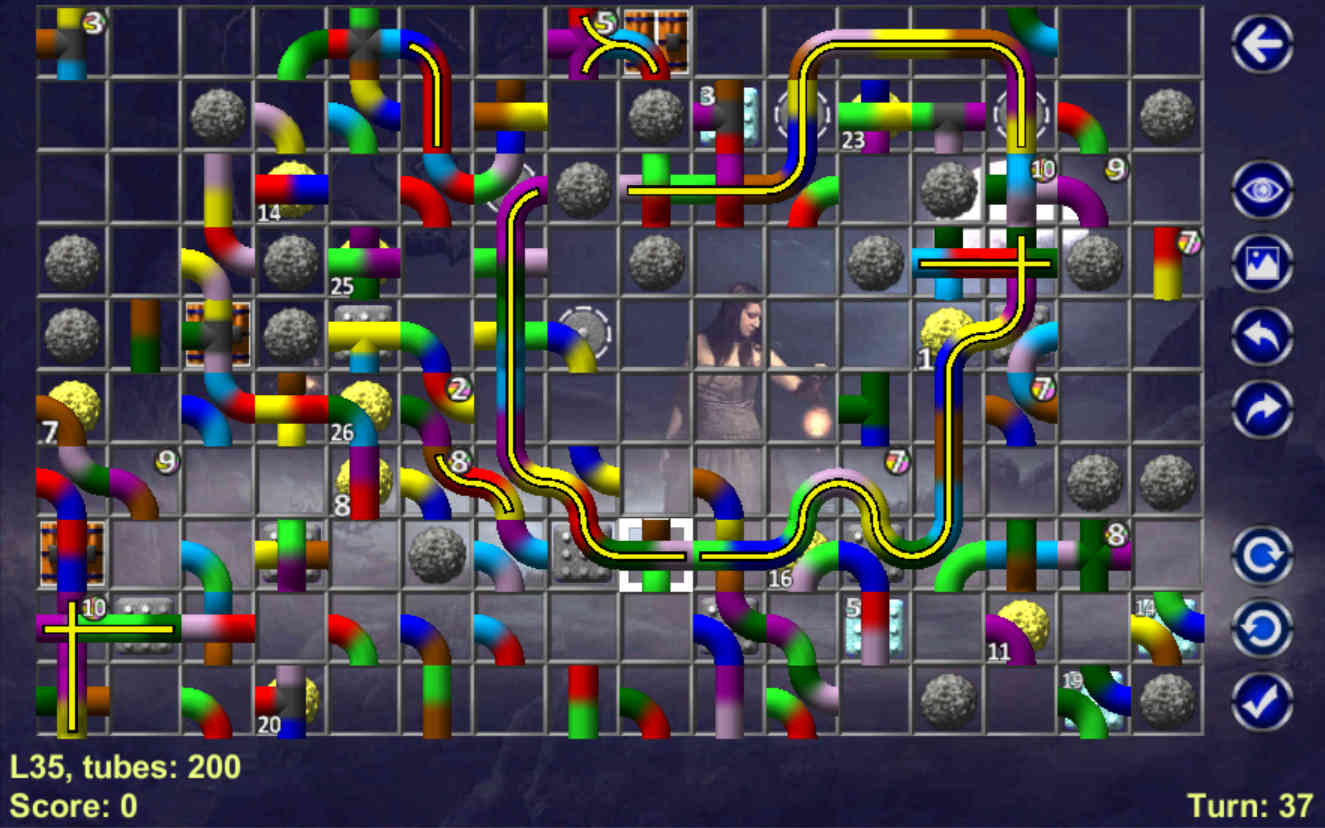The height and width of the screenshot is (828, 1325).
Task: Select the tube tile numbered 25
Action: pyautogui.click(x=364, y=263)
